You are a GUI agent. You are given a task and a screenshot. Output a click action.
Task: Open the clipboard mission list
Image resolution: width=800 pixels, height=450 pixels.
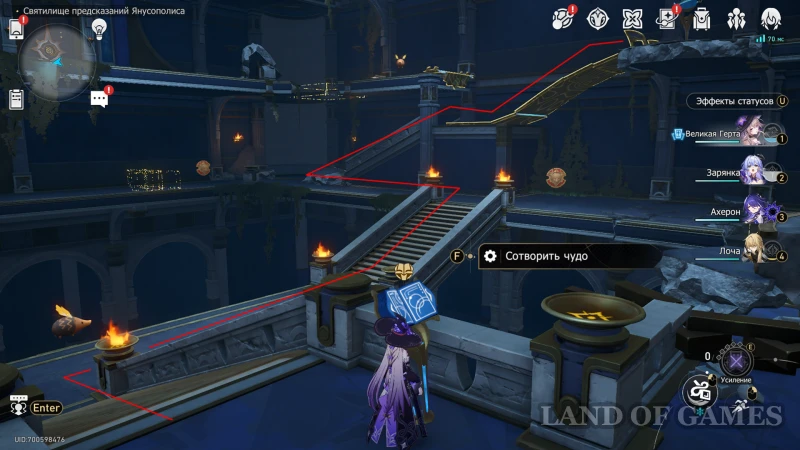click(16, 99)
